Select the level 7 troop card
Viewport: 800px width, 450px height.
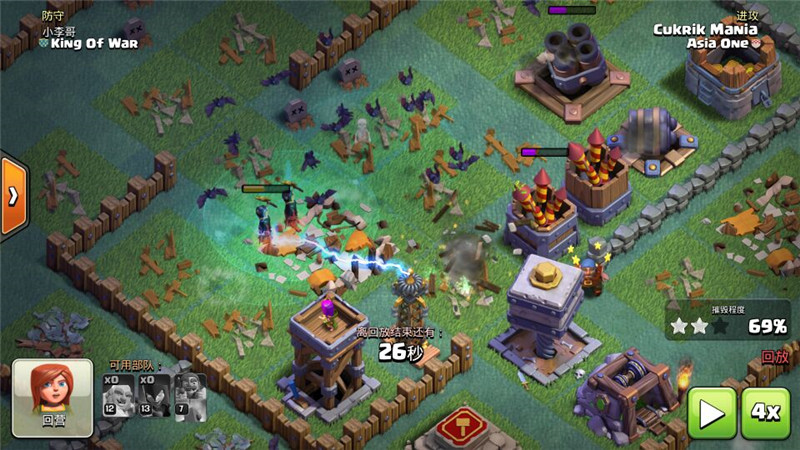[x=190, y=395]
